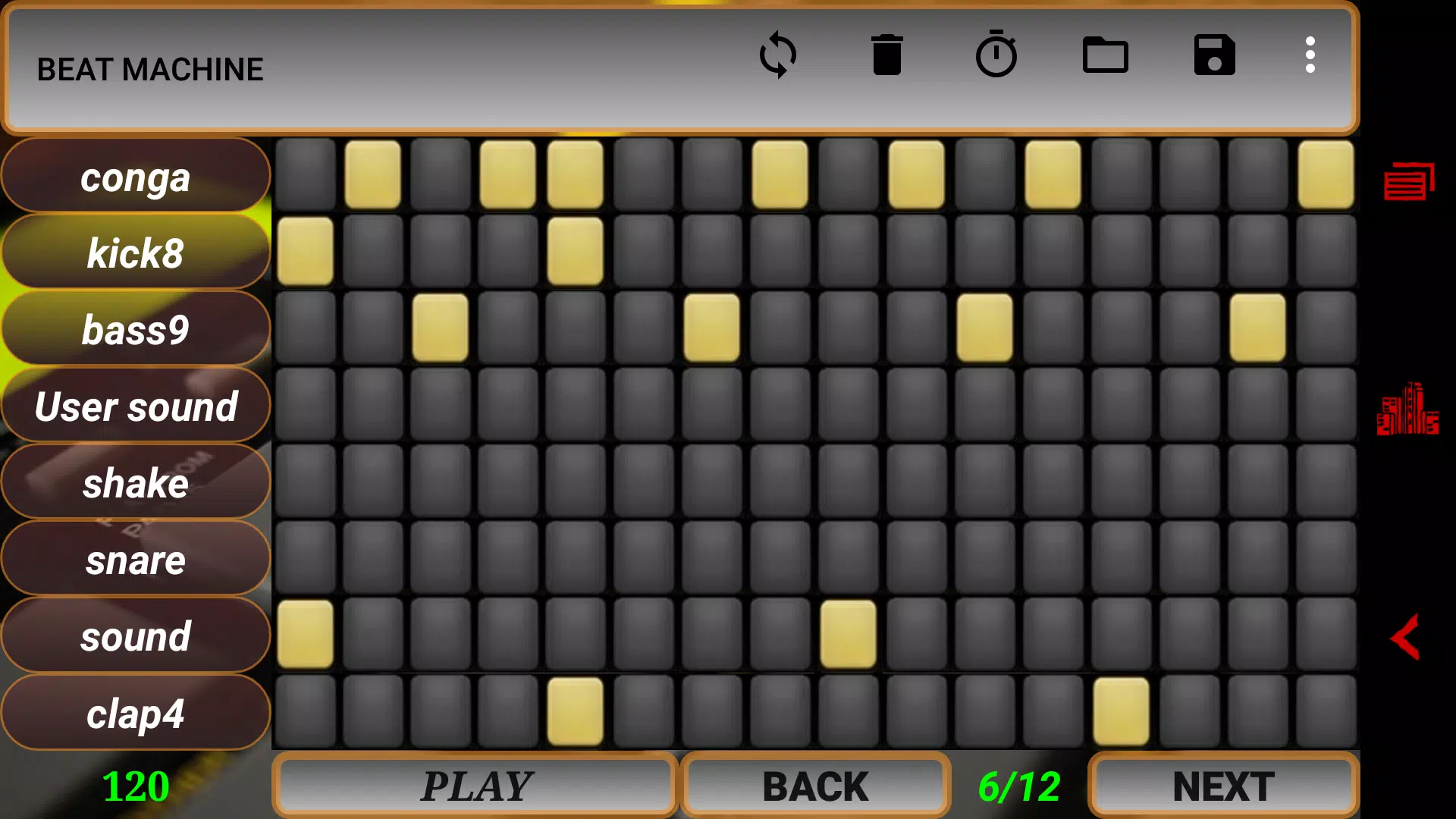Toggle off the first step pad in kick8 row
Screen dimensions: 1456x819
(306, 252)
